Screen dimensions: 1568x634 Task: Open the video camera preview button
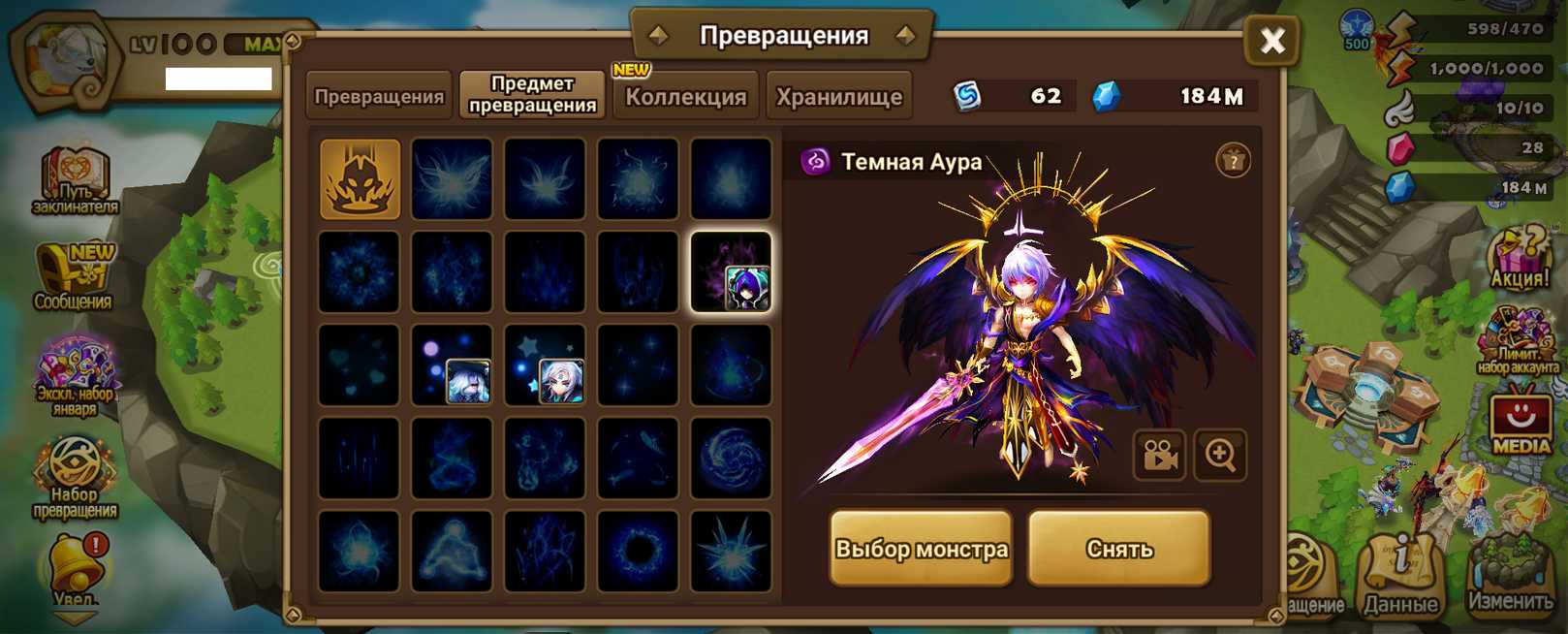tap(1159, 455)
